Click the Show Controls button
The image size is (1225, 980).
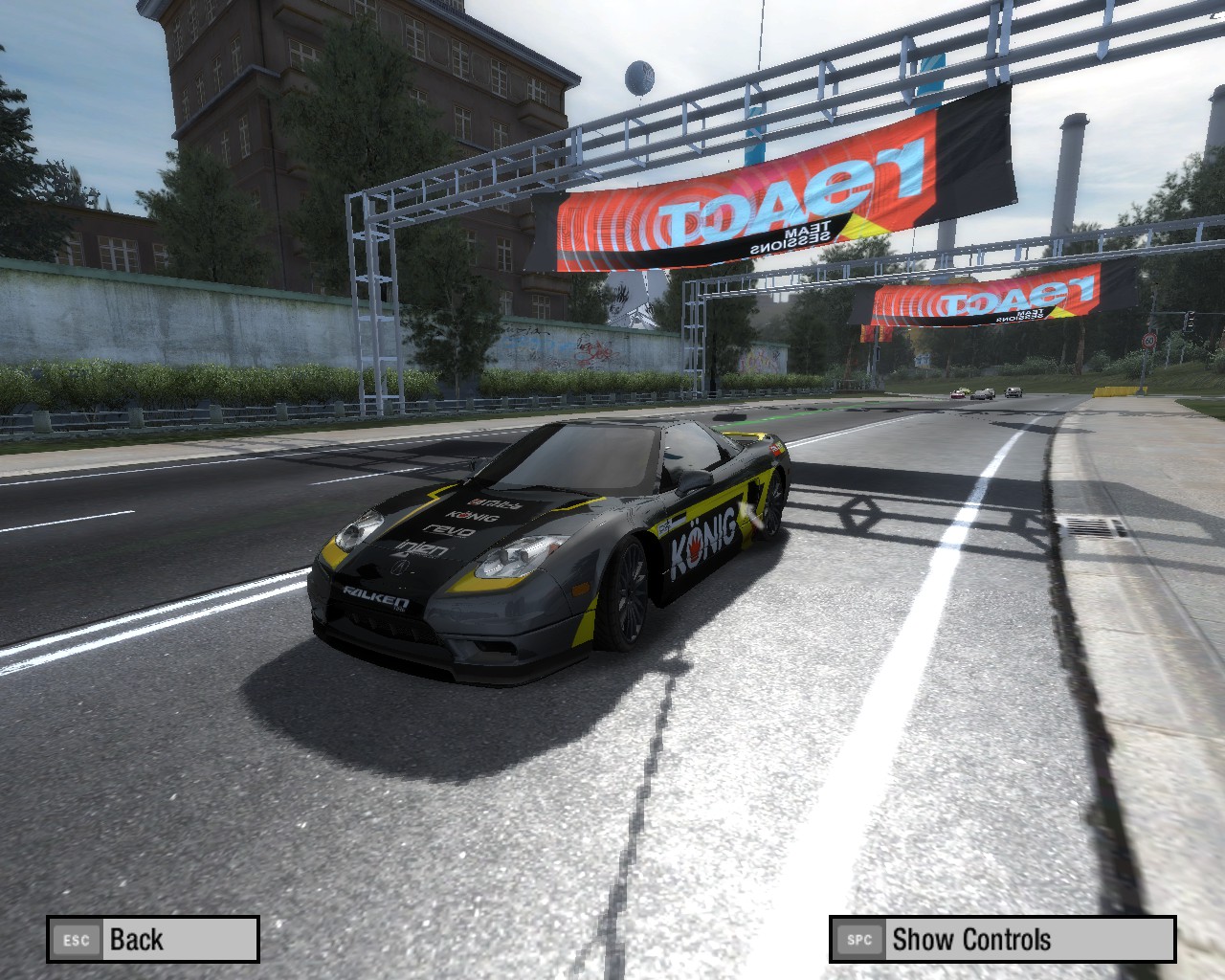click(1002, 939)
